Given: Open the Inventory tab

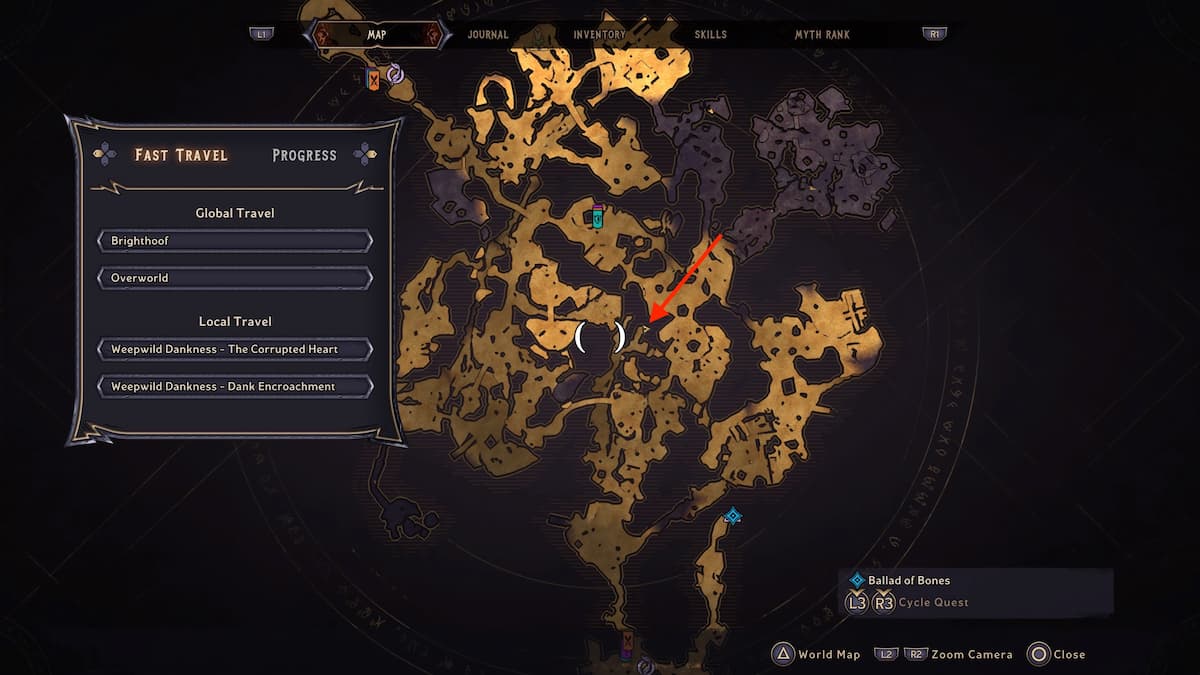Looking at the screenshot, I should [601, 35].
